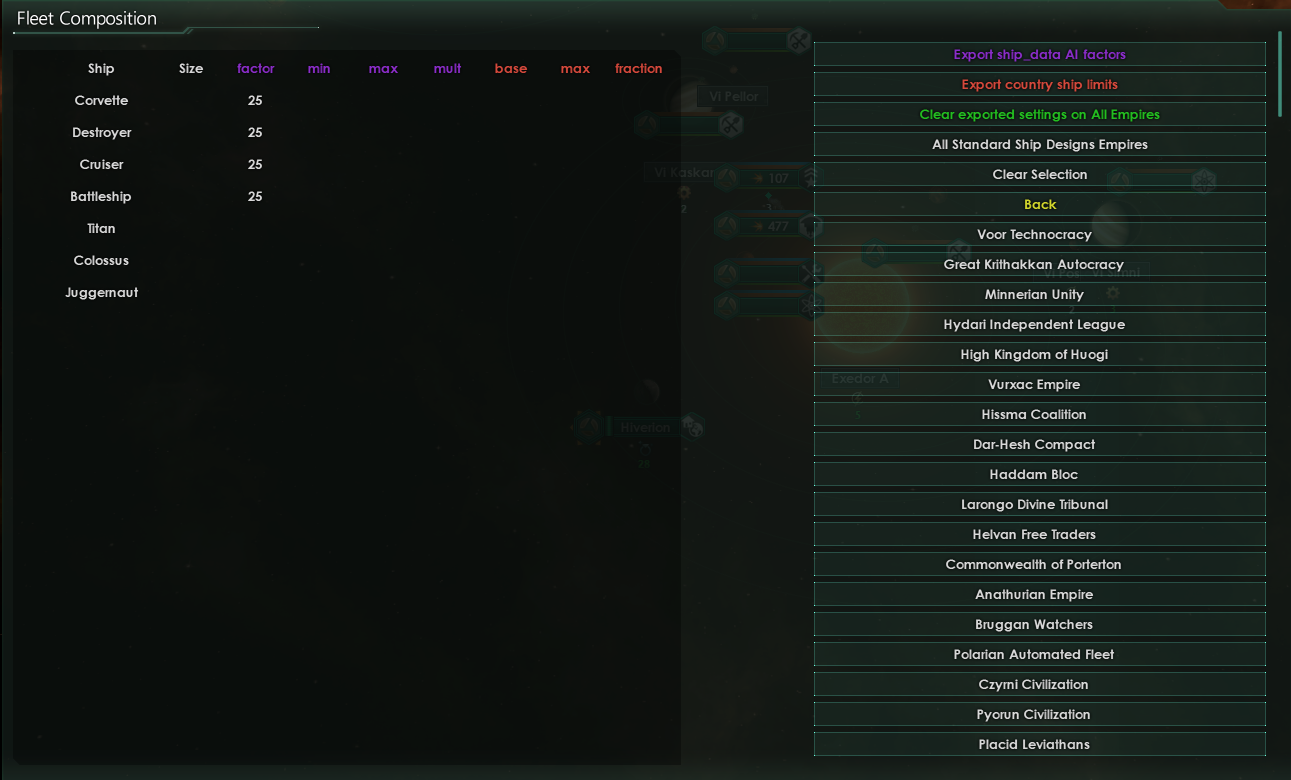This screenshot has height=780, width=1291.
Task: Click the mining station icon below Vi Pellor
Action: [x=728, y=125]
